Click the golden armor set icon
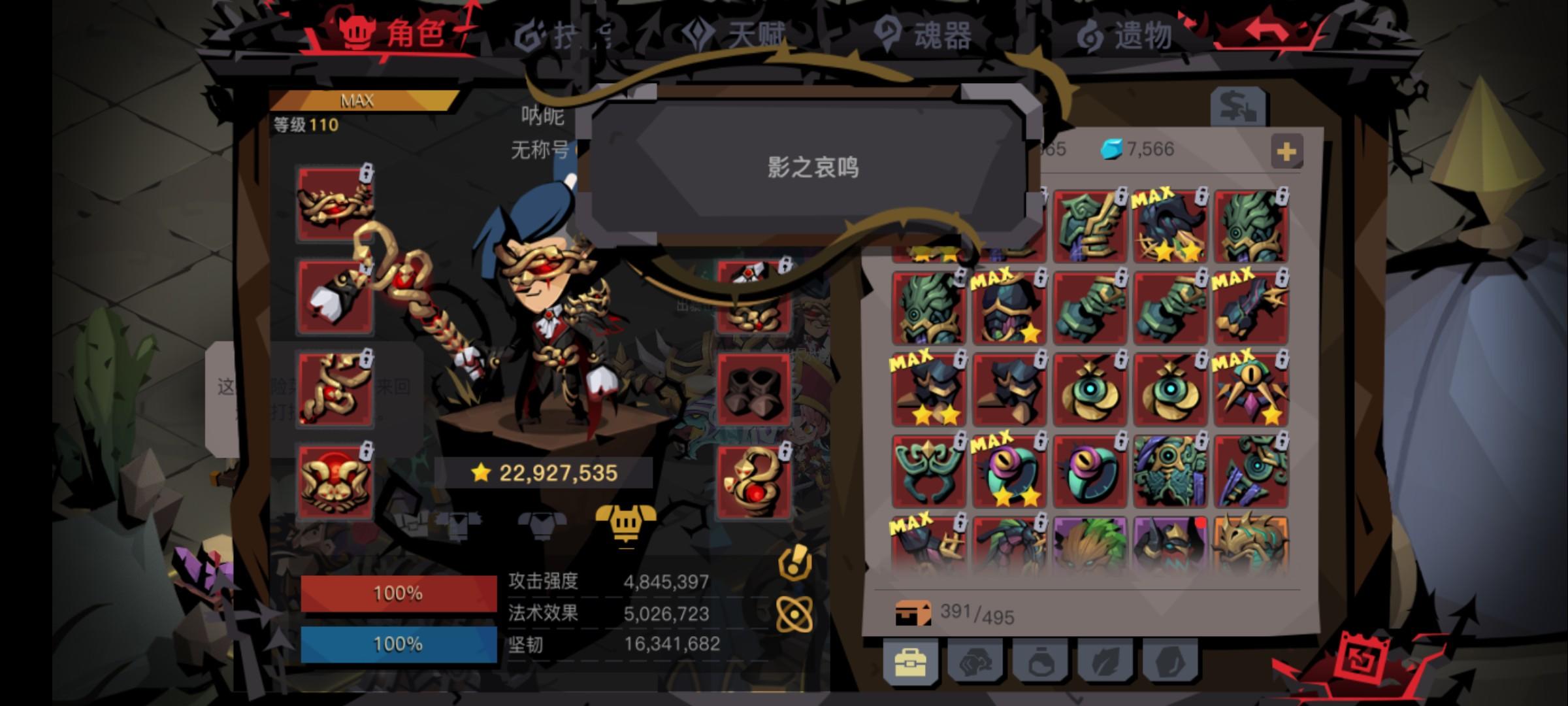 coord(627,524)
